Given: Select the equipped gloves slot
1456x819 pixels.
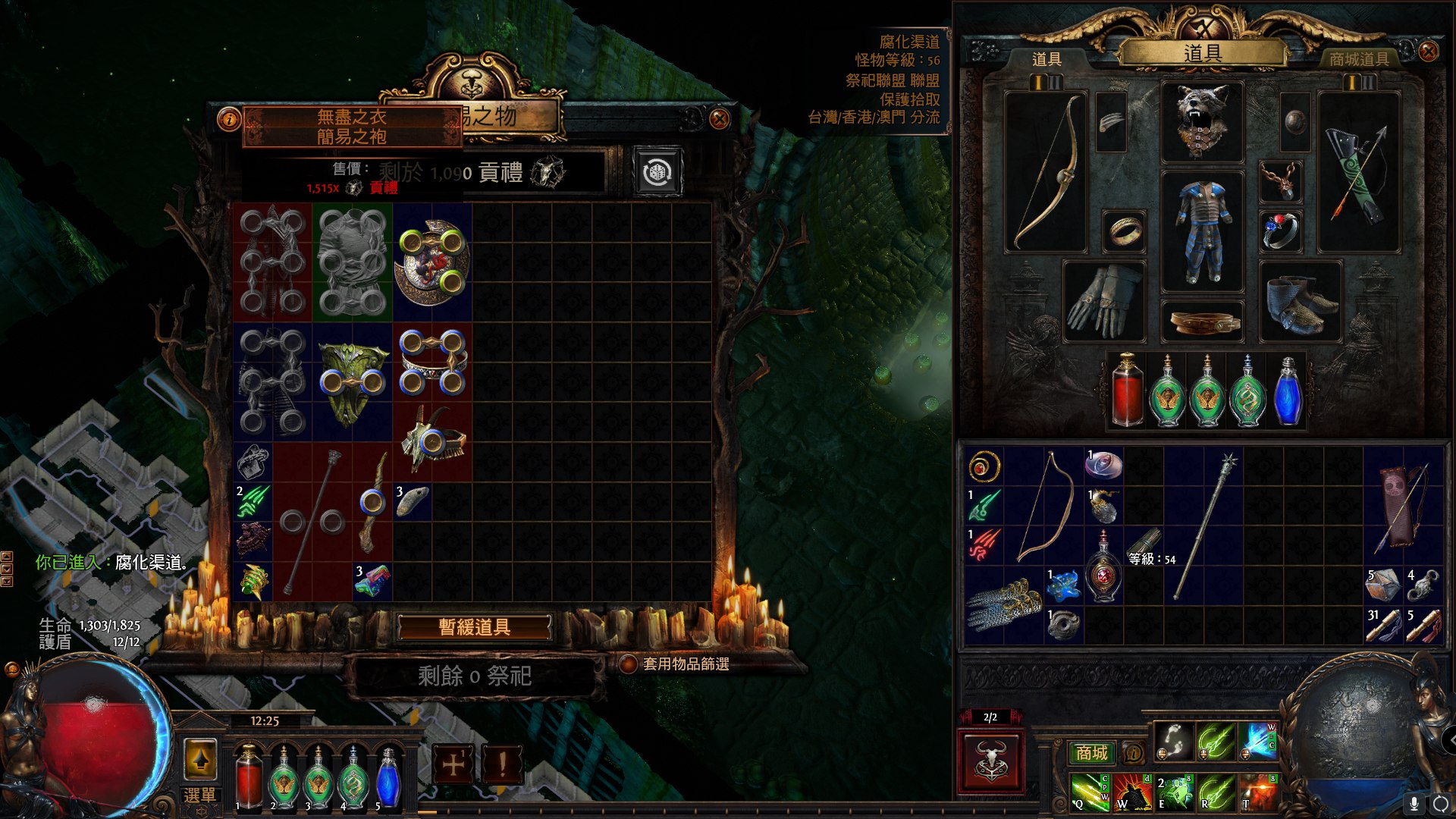Looking at the screenshot, I should [x=1103, y=301].
